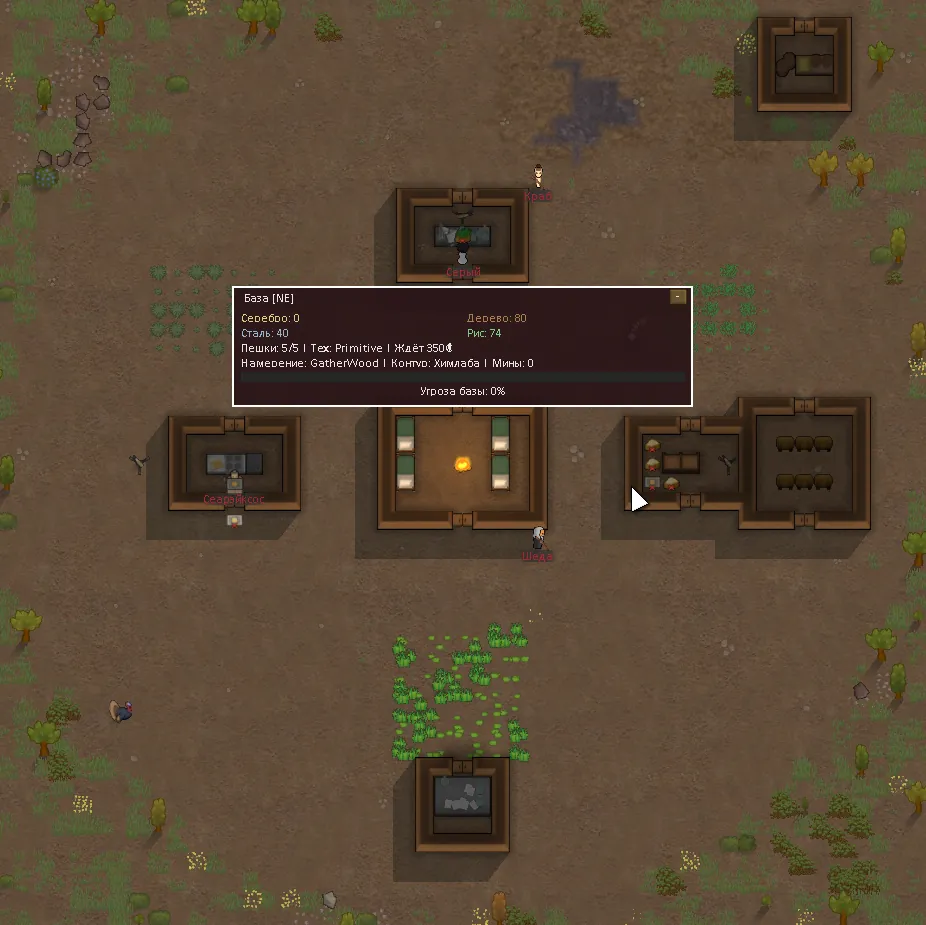The height and width of the screenshot is (925, 926).
Task: Collapse the База [NE] info panel
Action: tap(678, 297)
